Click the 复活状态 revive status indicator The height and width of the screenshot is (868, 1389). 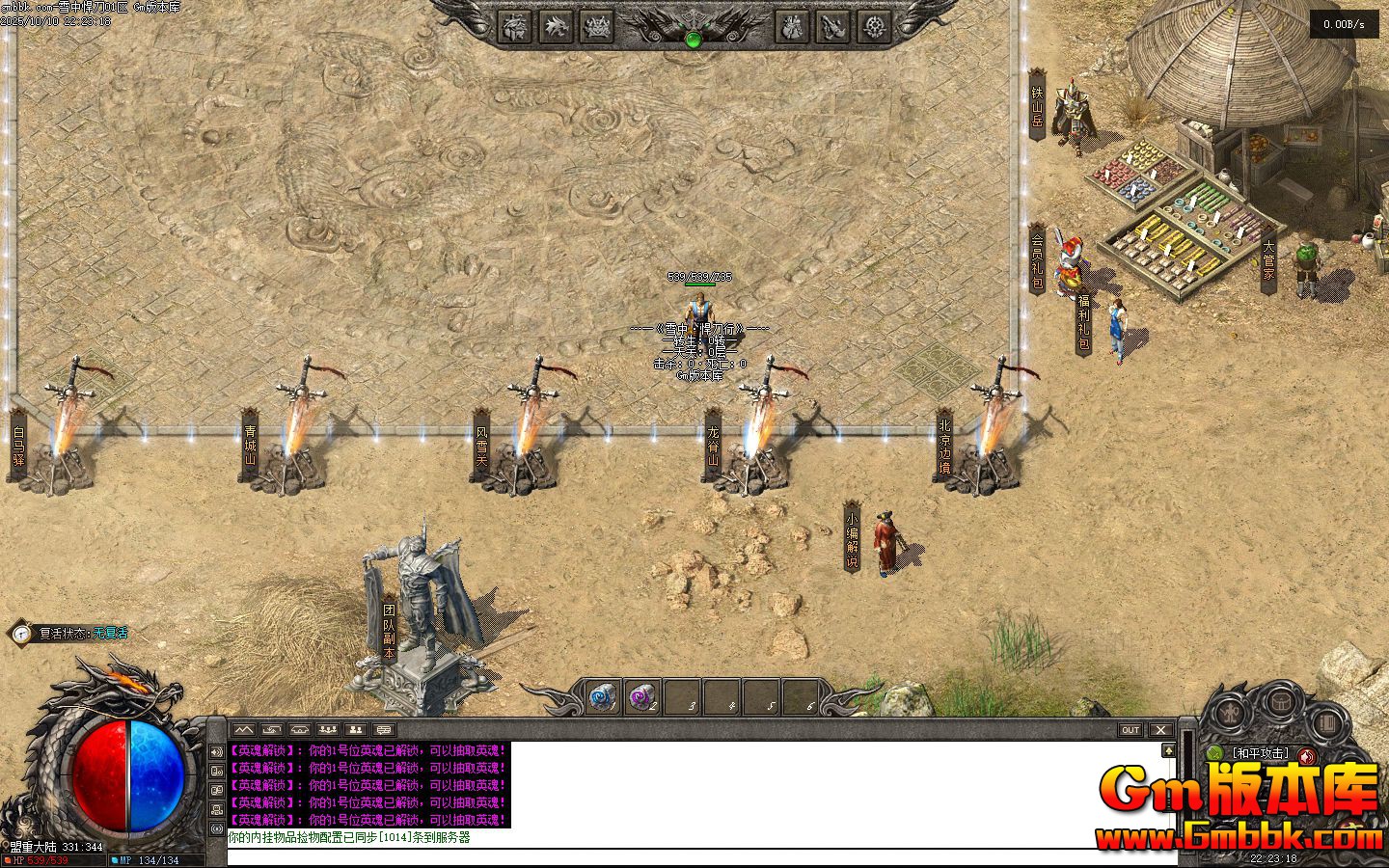pyautogui.click(x=69, y=634)
